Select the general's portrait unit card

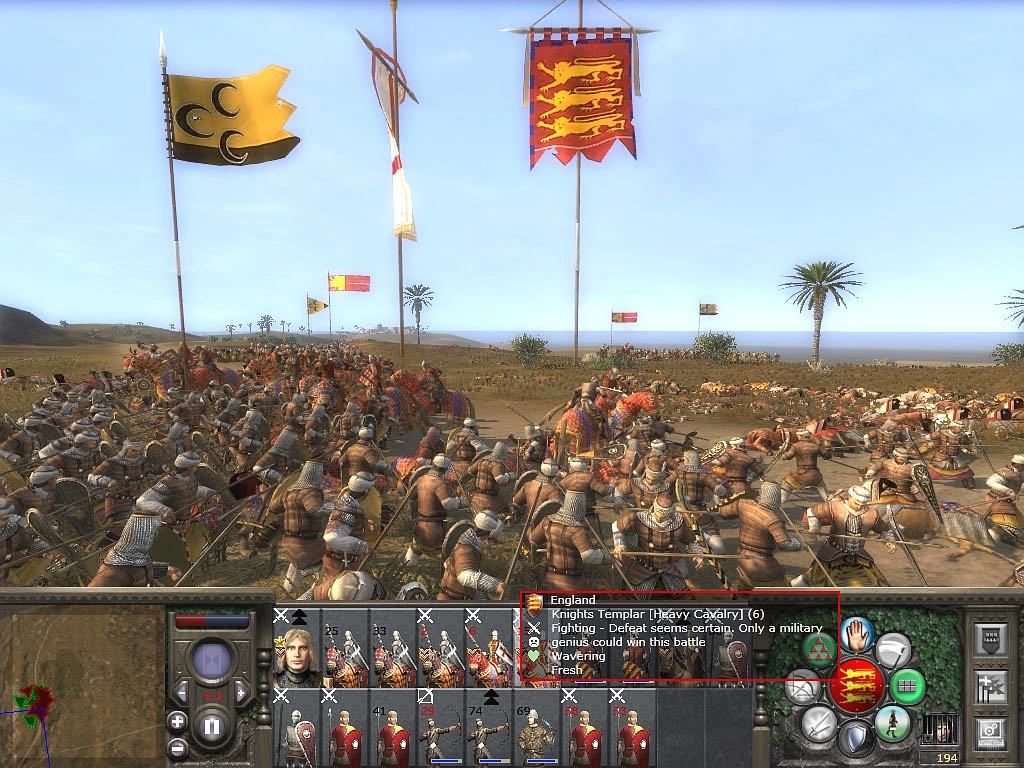point(296,655)
